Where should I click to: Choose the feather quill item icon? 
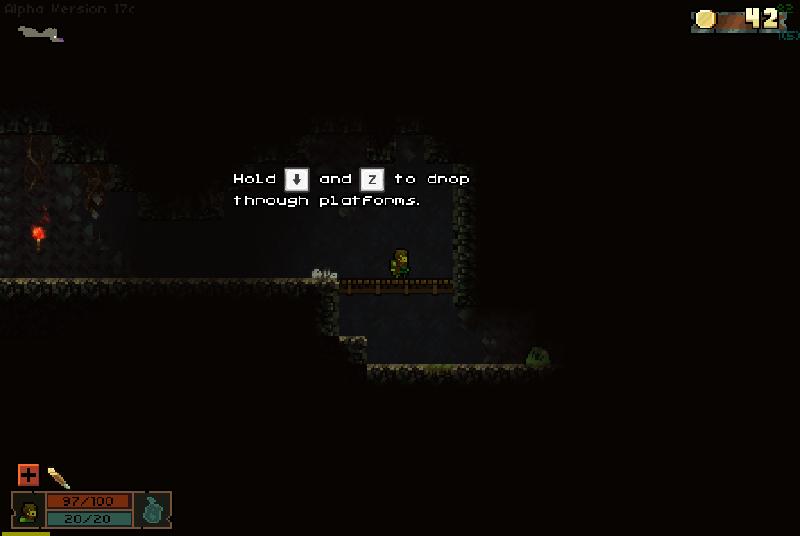pos(58,477)
